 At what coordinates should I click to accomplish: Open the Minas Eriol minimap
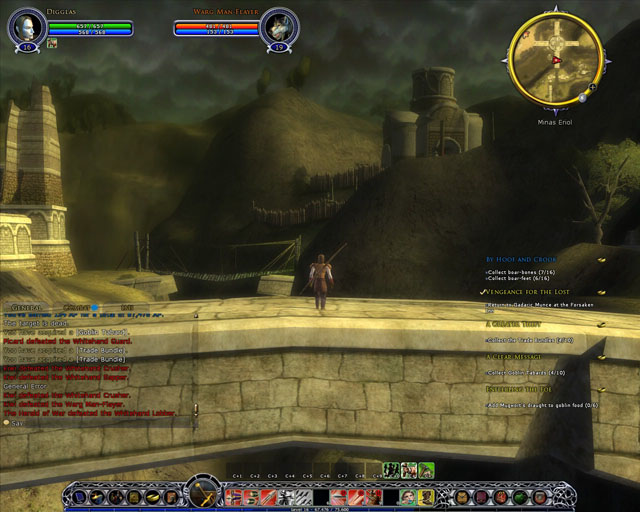point(555,59)
